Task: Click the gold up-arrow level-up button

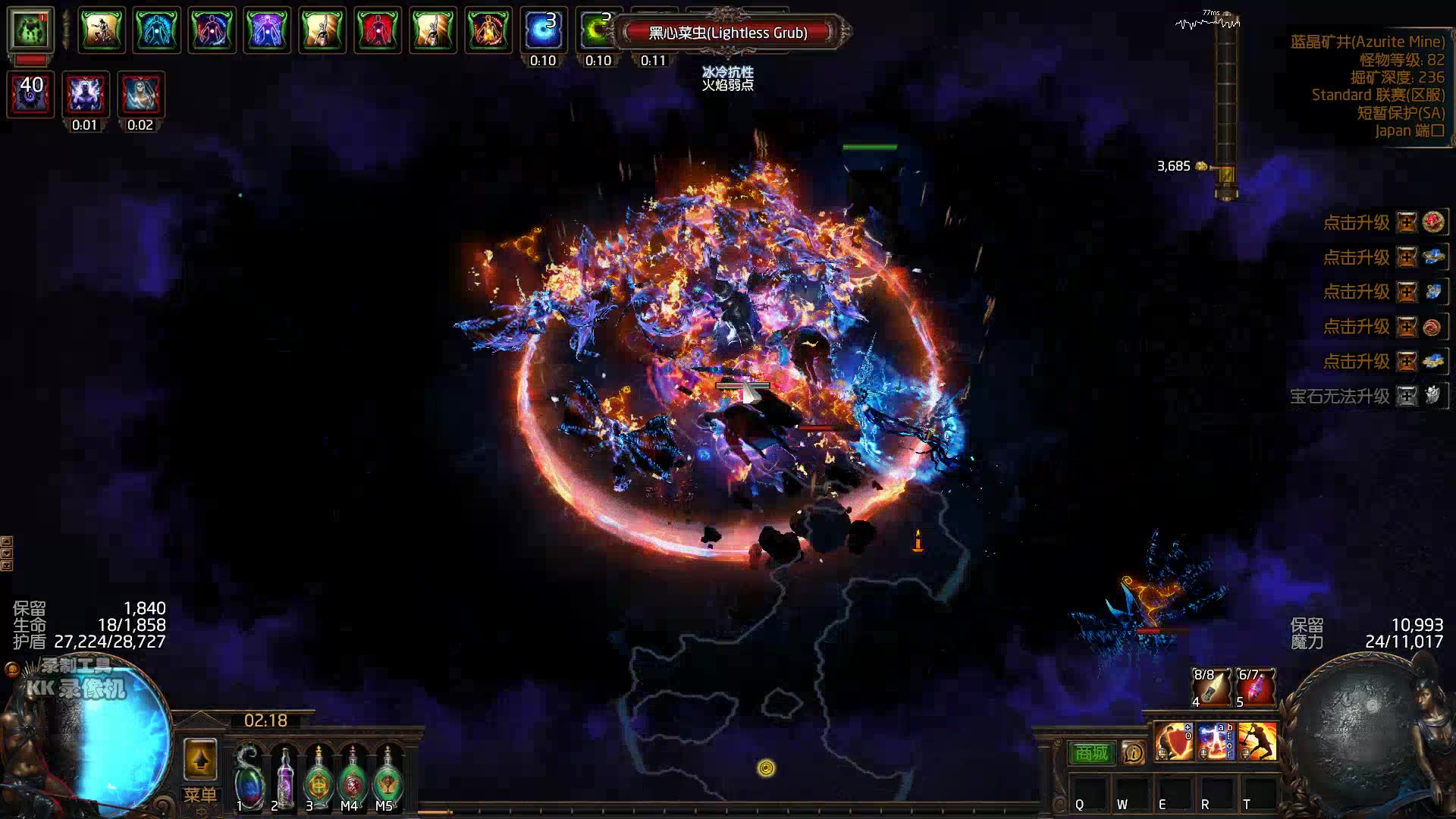Action: click(200, 759)
